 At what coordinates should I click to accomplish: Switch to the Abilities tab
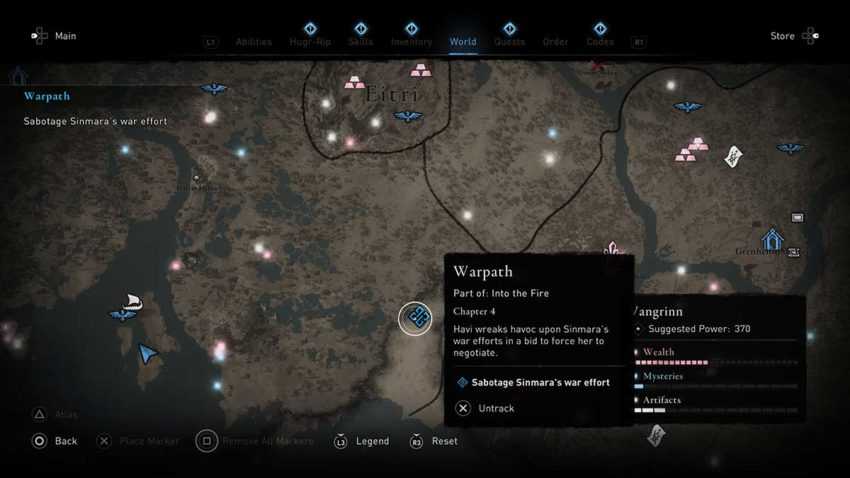click(253, 42)
